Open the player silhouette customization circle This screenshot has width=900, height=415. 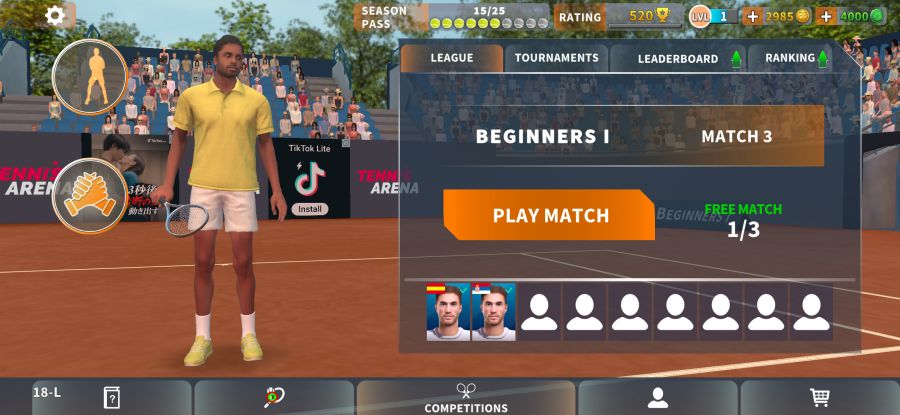[89, 76]
